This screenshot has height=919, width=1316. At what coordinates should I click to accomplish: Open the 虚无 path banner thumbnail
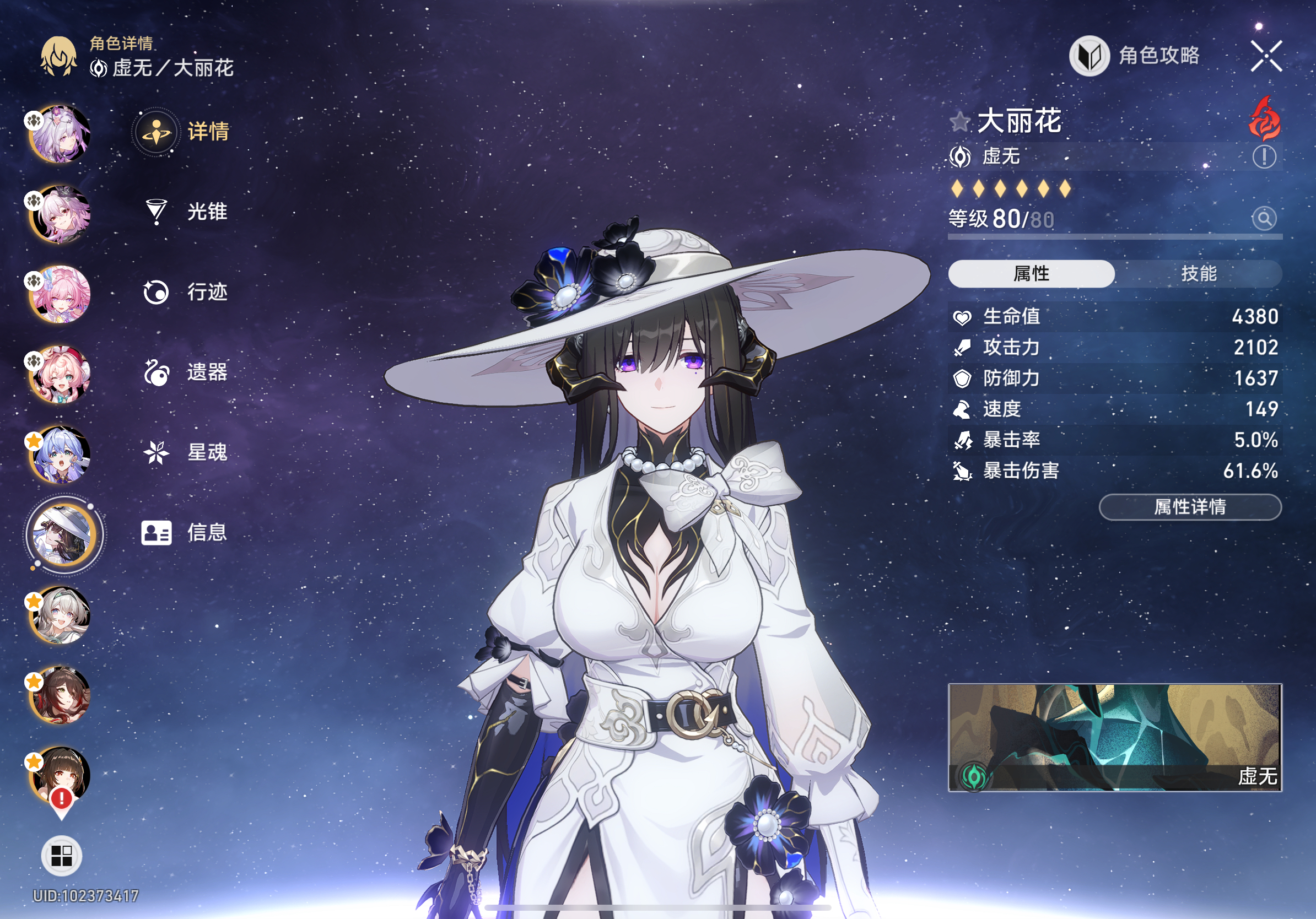pyautogui.click(x=1115, y=737)
